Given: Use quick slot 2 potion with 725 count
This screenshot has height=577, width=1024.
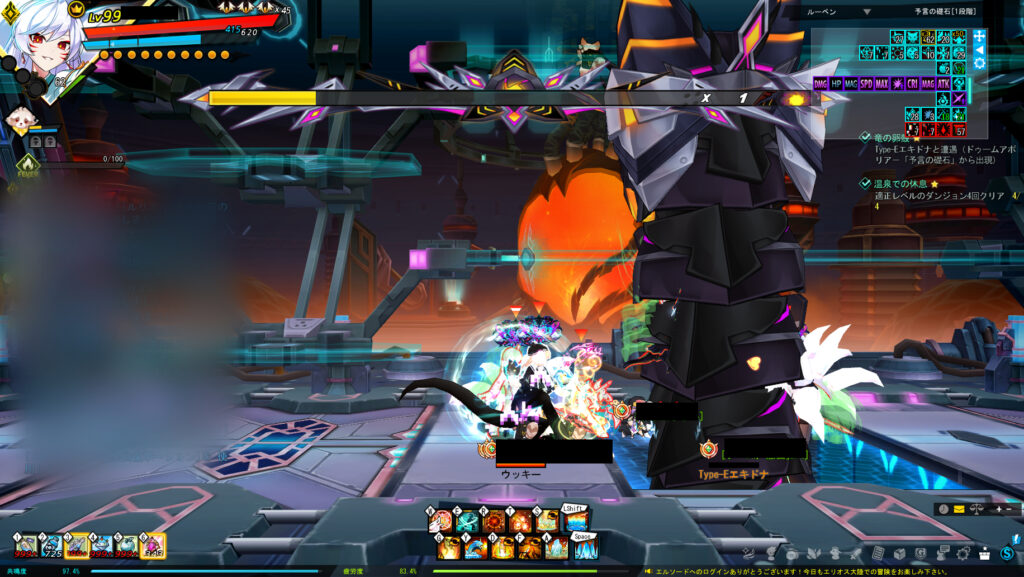Looking at the screenshot, I should [51, 545].
